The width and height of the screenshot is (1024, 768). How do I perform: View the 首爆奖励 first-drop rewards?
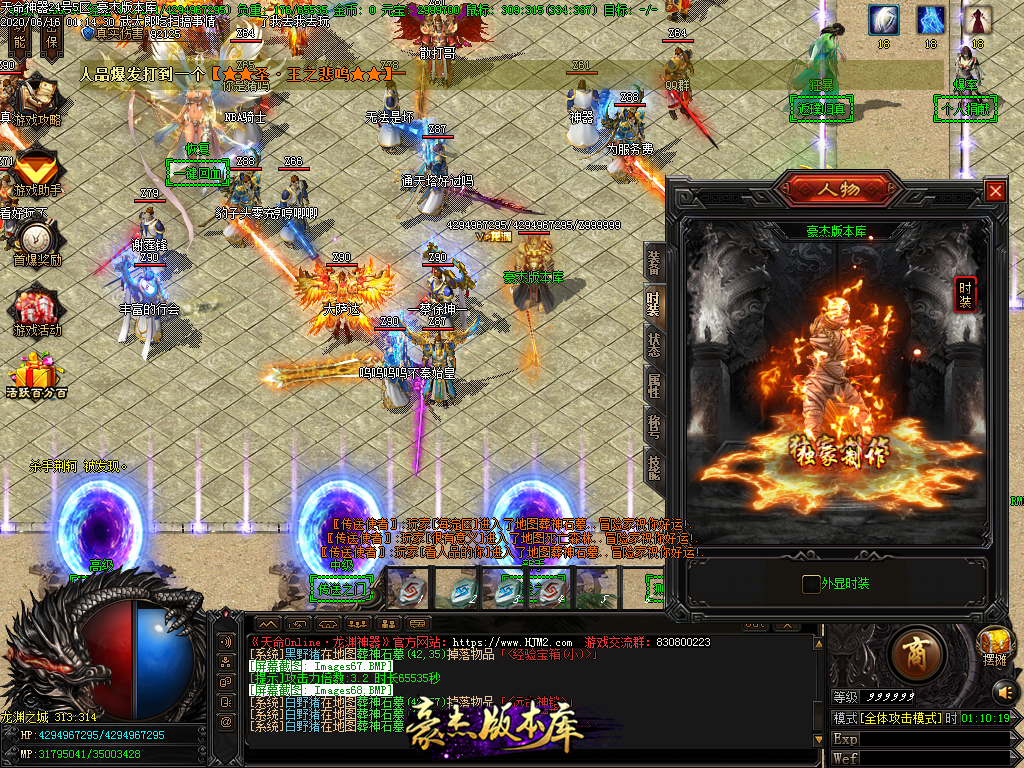[36, 240]
